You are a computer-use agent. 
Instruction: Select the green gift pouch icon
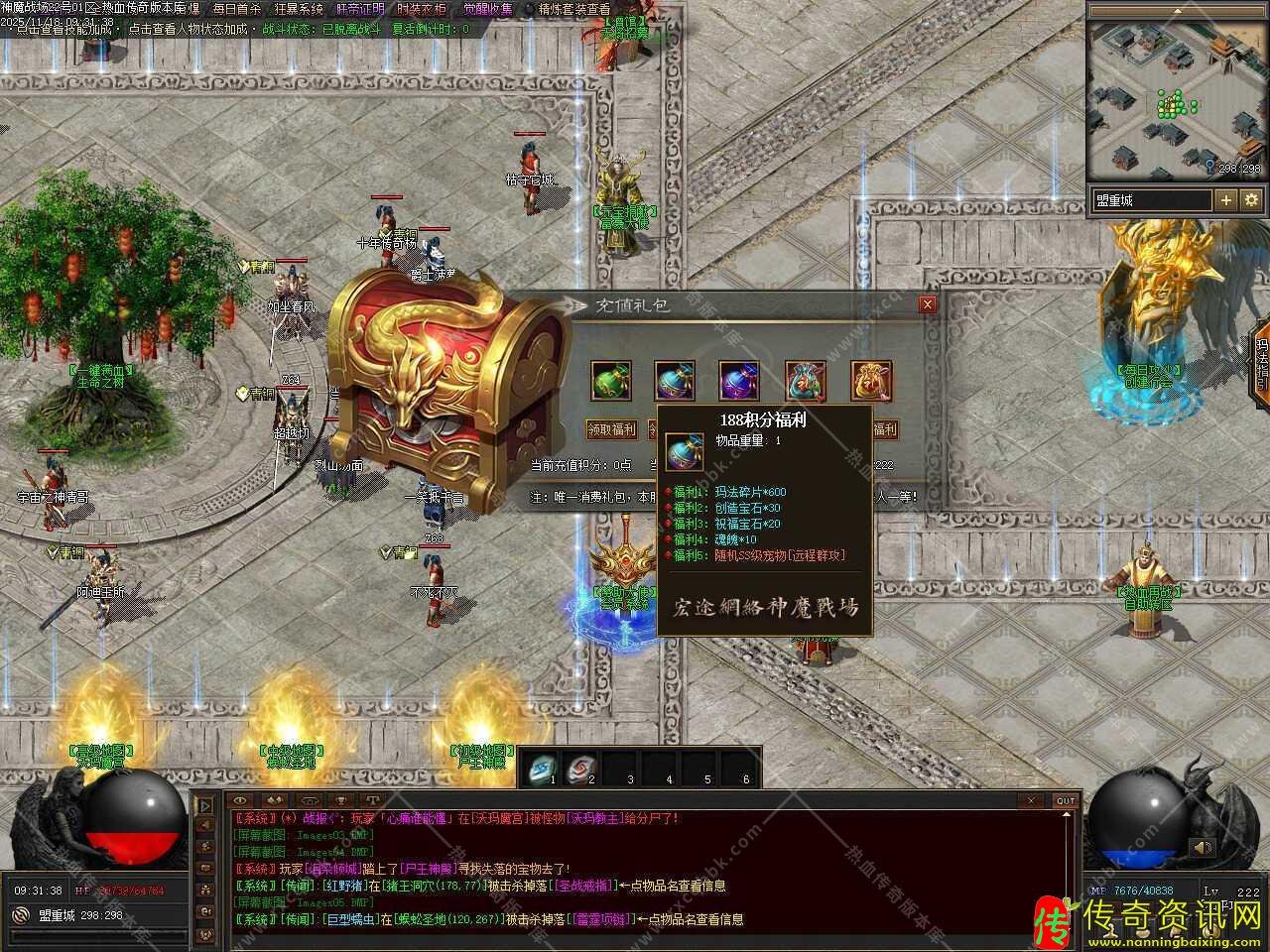(x=610, y=381)
